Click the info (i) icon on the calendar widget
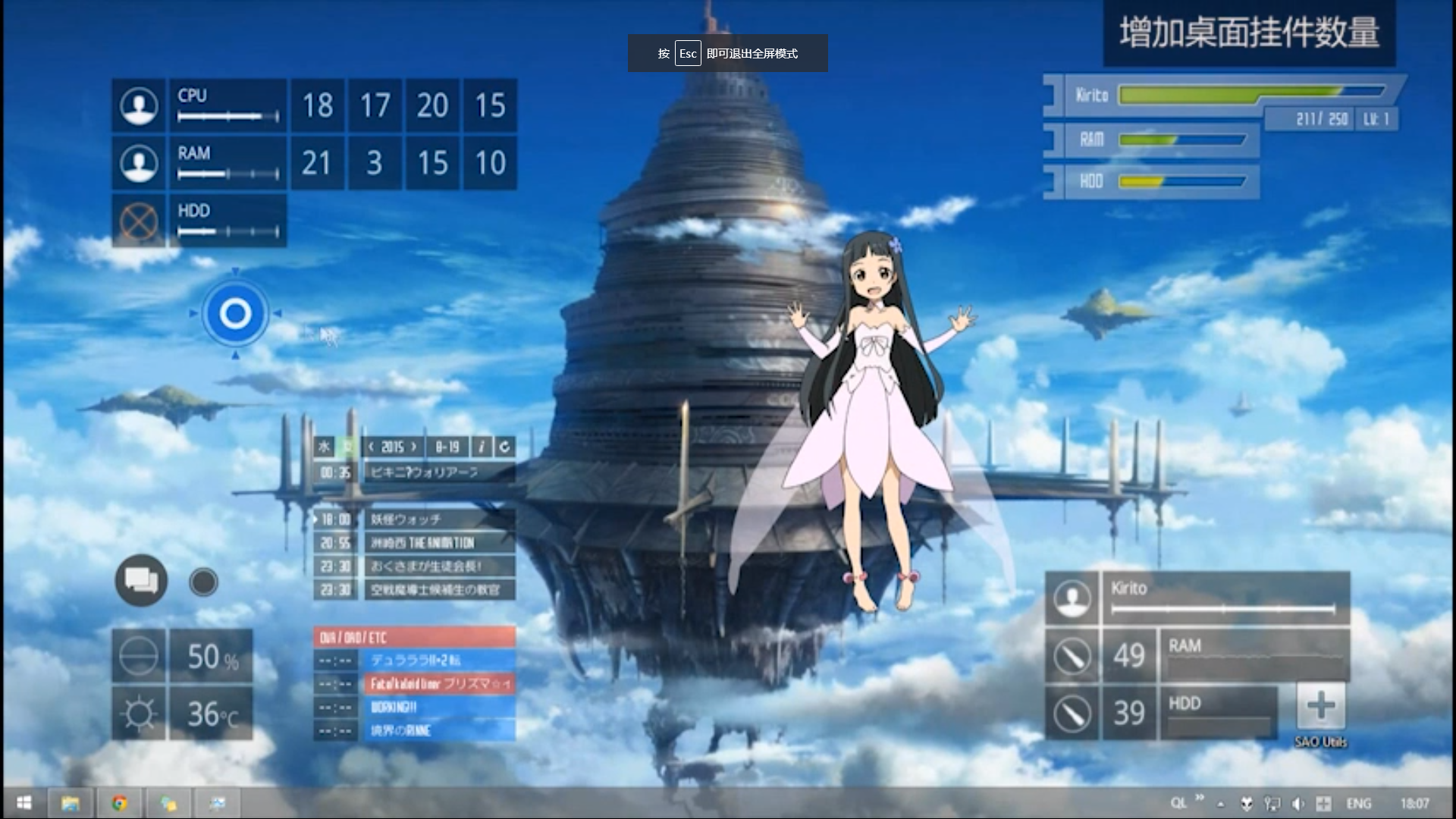Image resolution: width=1456 pixels, height=819 pixels. click(x=482, y=447)
